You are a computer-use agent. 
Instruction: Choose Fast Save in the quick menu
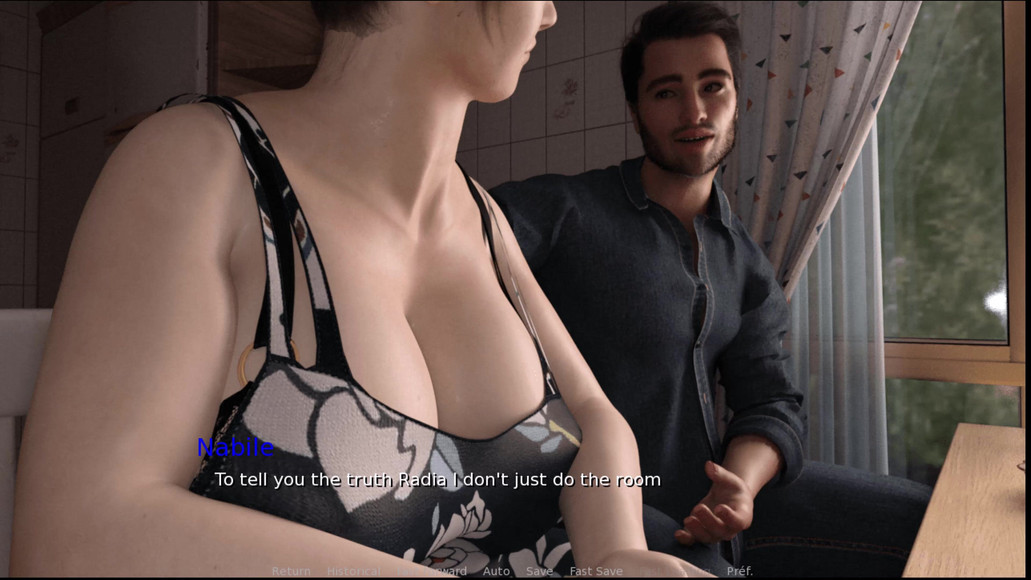pyautogui.click(x=596, y=571)
